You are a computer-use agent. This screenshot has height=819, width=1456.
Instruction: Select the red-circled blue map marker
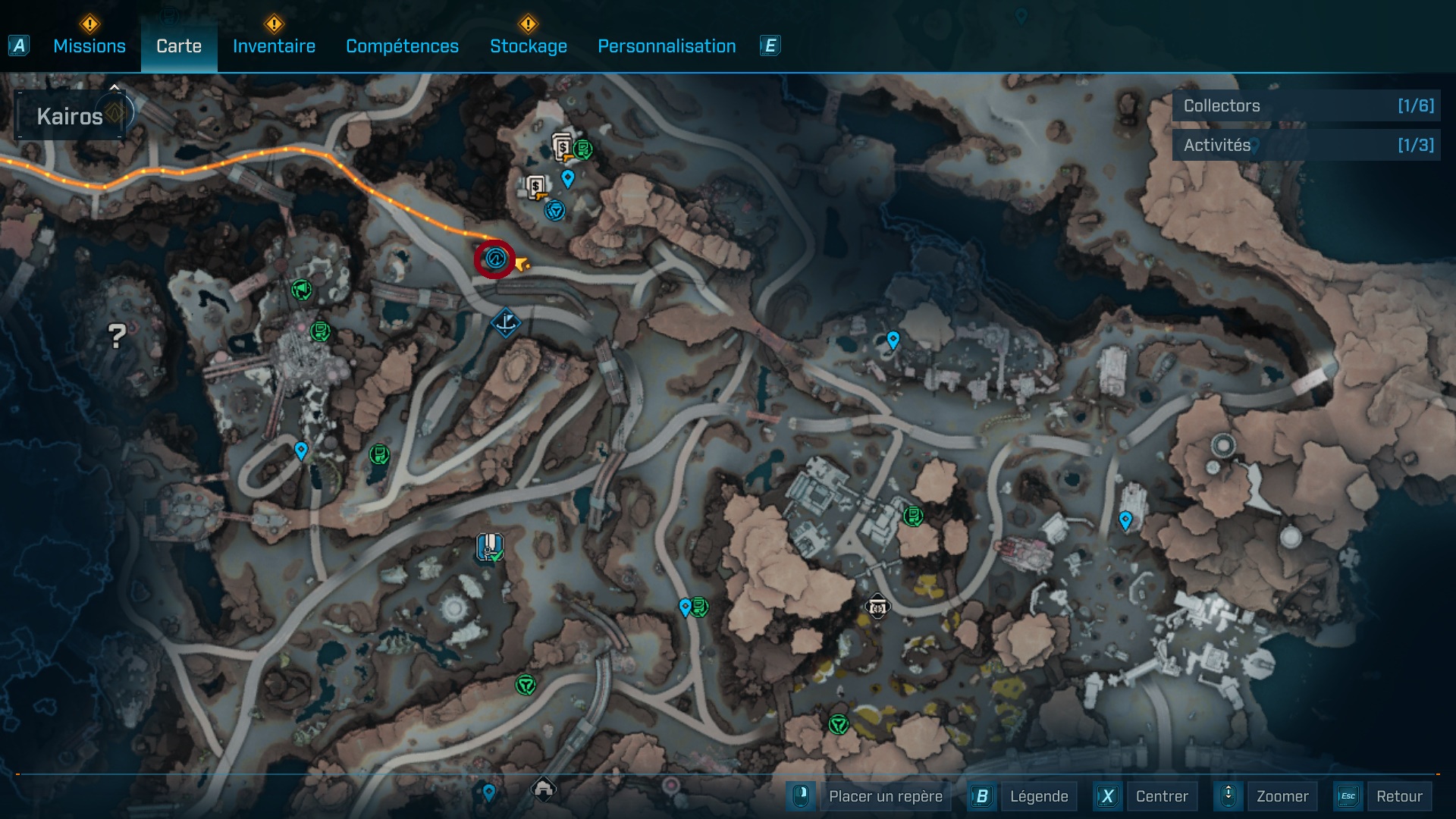495,259
